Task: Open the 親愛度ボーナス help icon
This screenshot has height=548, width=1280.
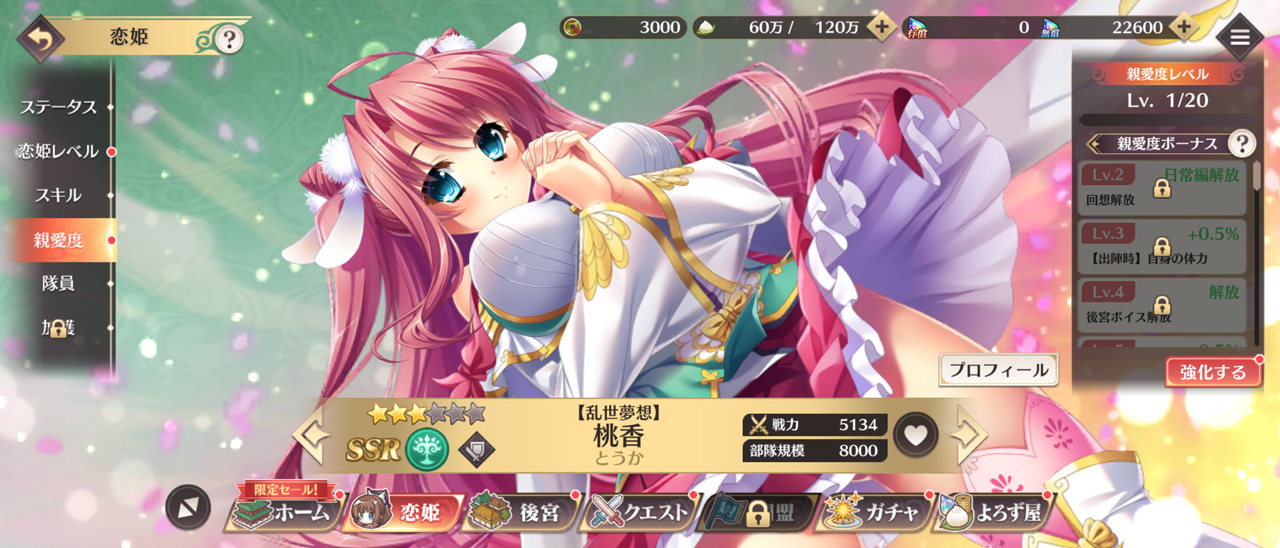Action: tap(1241, 143)
